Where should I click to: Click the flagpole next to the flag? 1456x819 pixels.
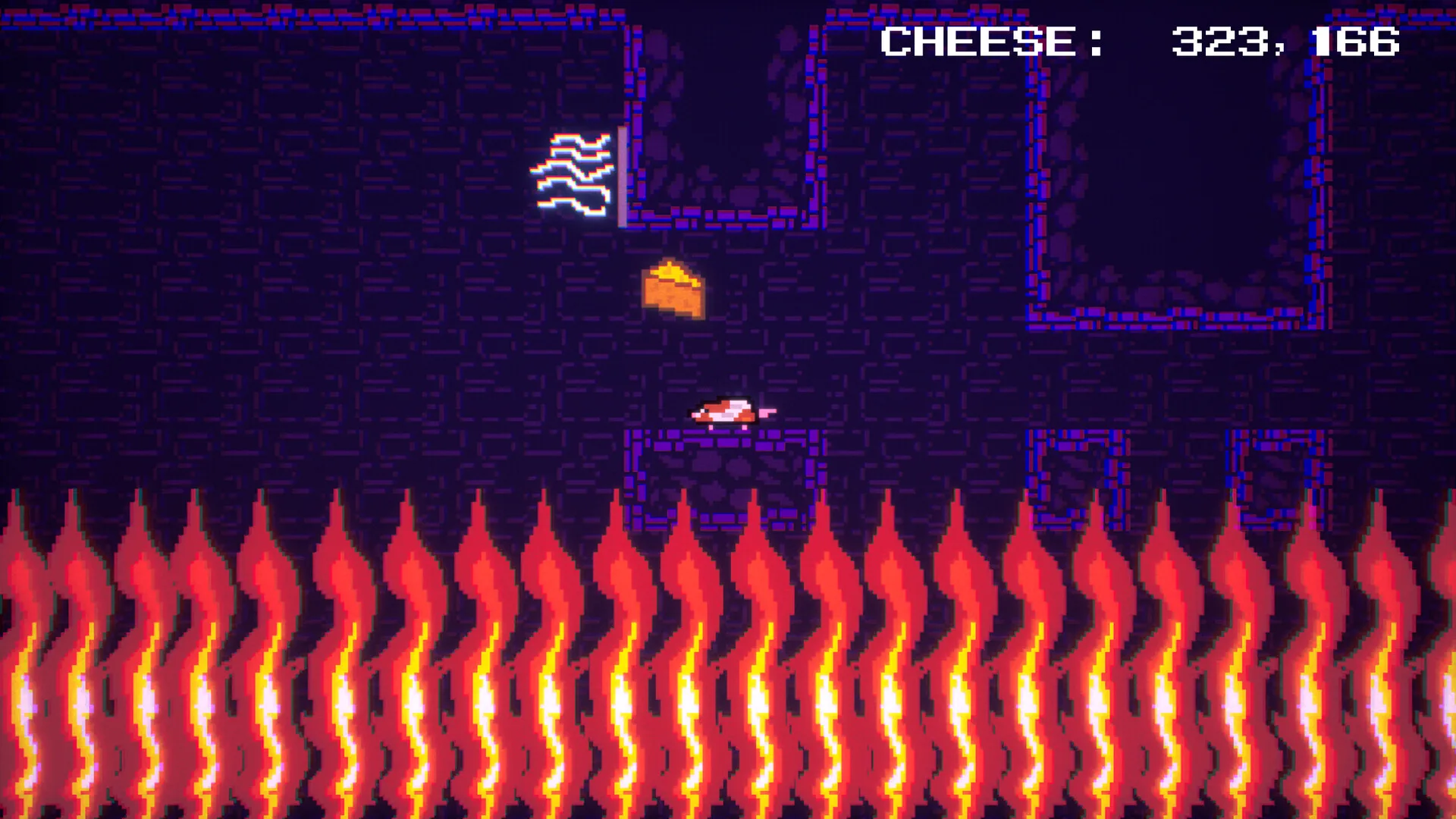click(622, 174)
